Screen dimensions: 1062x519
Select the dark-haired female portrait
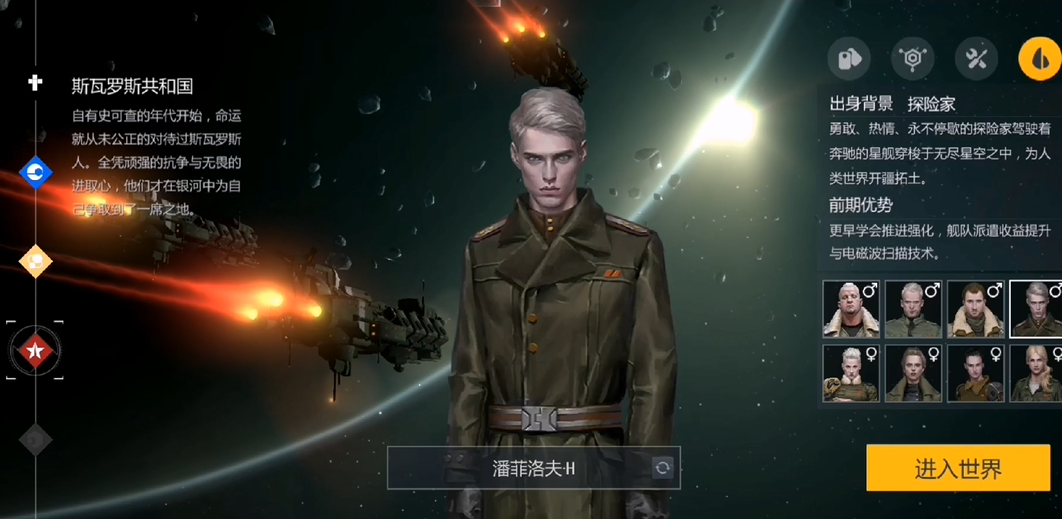[976, 373]
